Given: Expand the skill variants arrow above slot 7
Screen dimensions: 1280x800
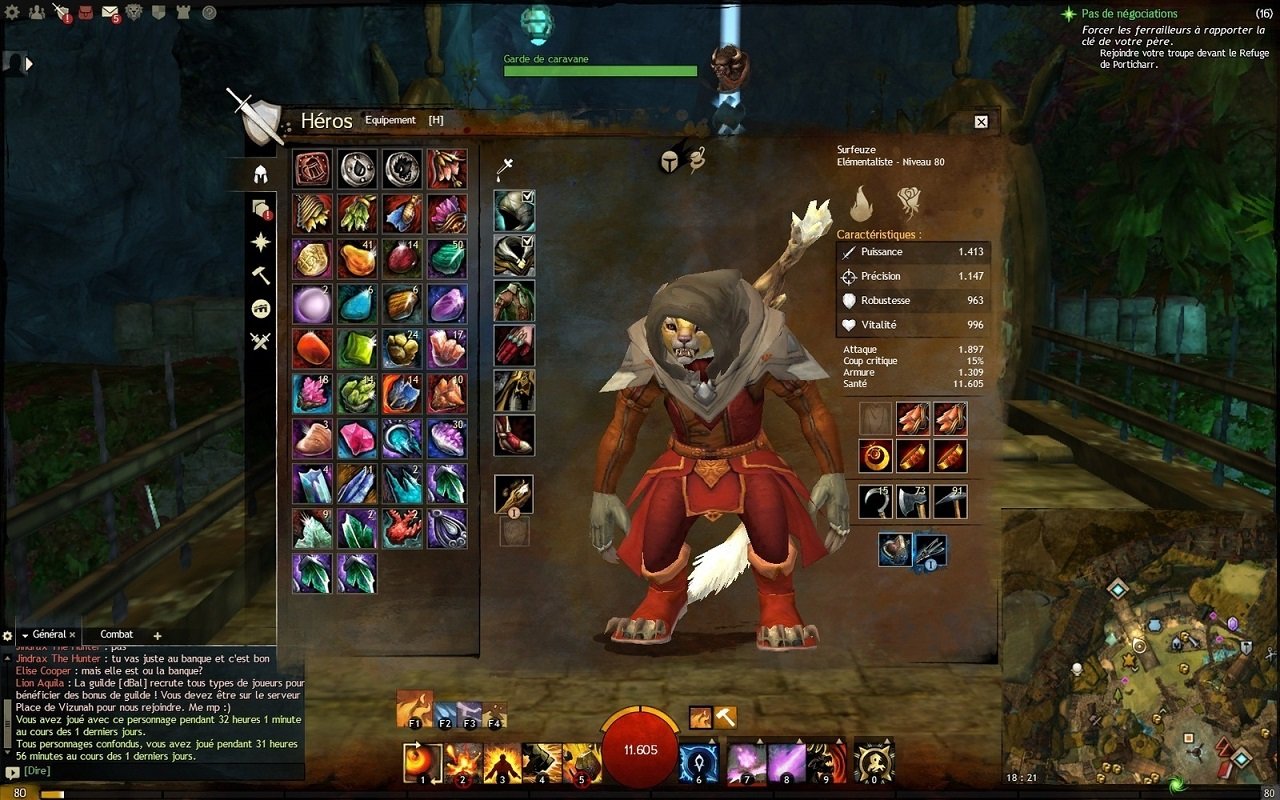Looking at the screenshot, I should (x=760, y=741).
